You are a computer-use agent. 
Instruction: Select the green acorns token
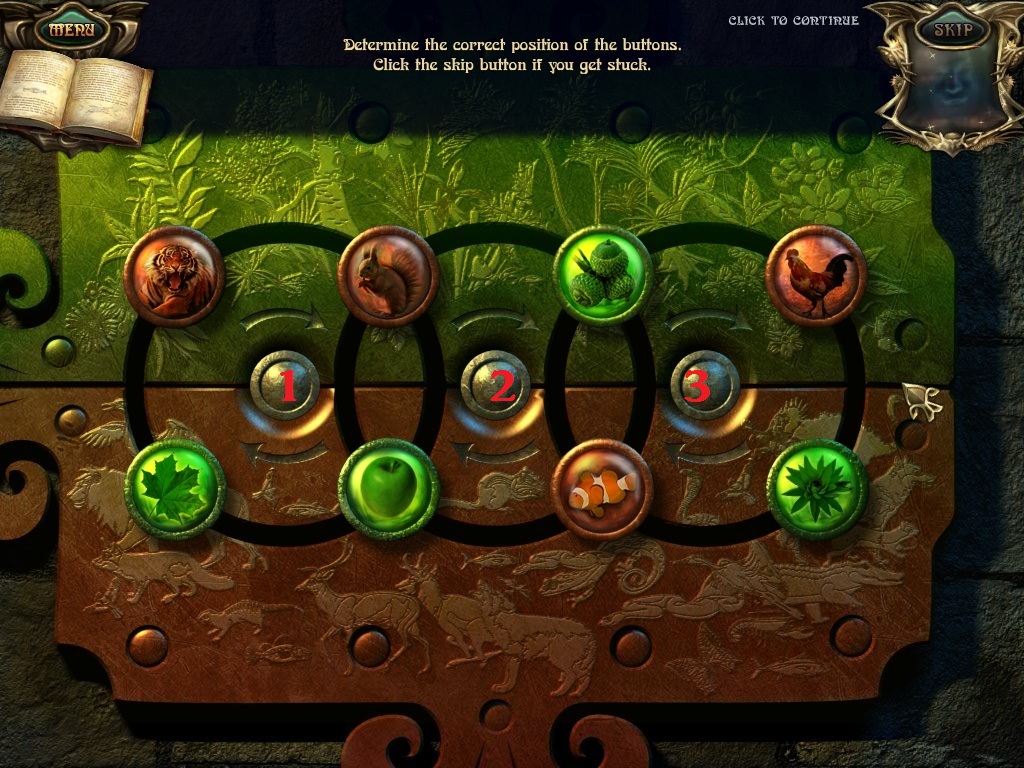(x=602, y=274)
